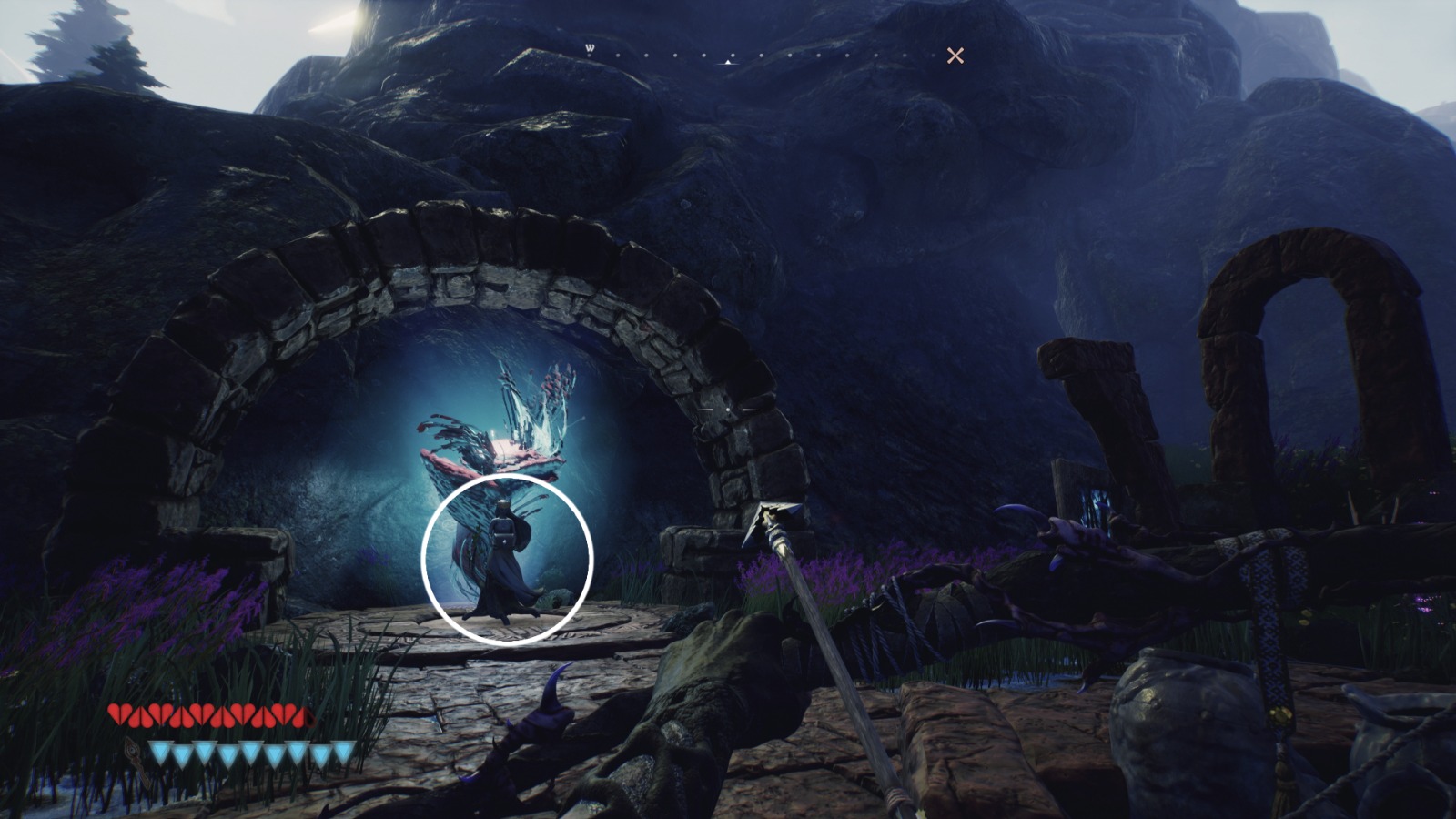Screen dimensions: 1456x819
Task: Click the crosshair marker at screen center
Action: (x=728, y=409)
